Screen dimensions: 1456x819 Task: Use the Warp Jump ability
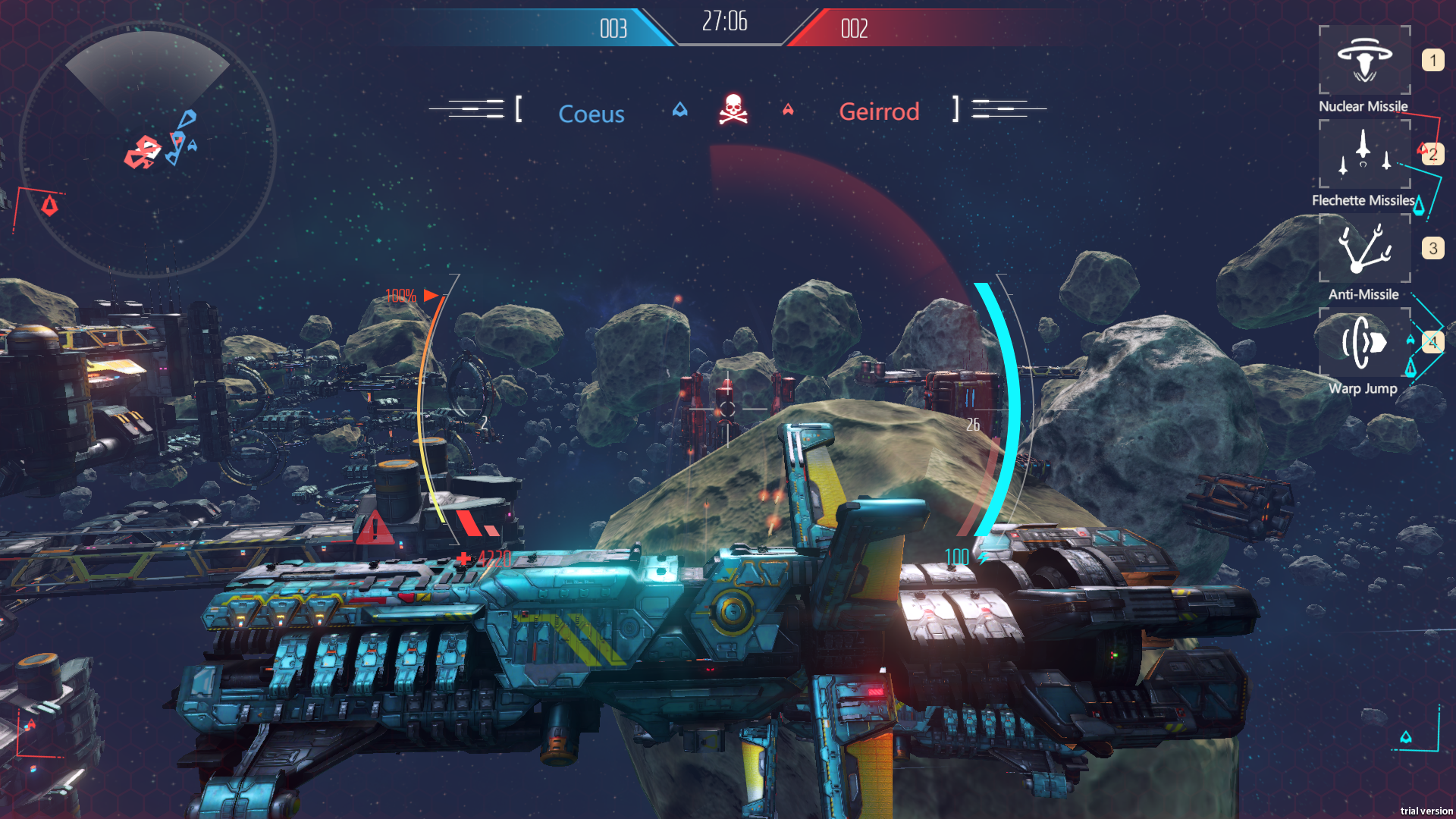[1364, 342]
